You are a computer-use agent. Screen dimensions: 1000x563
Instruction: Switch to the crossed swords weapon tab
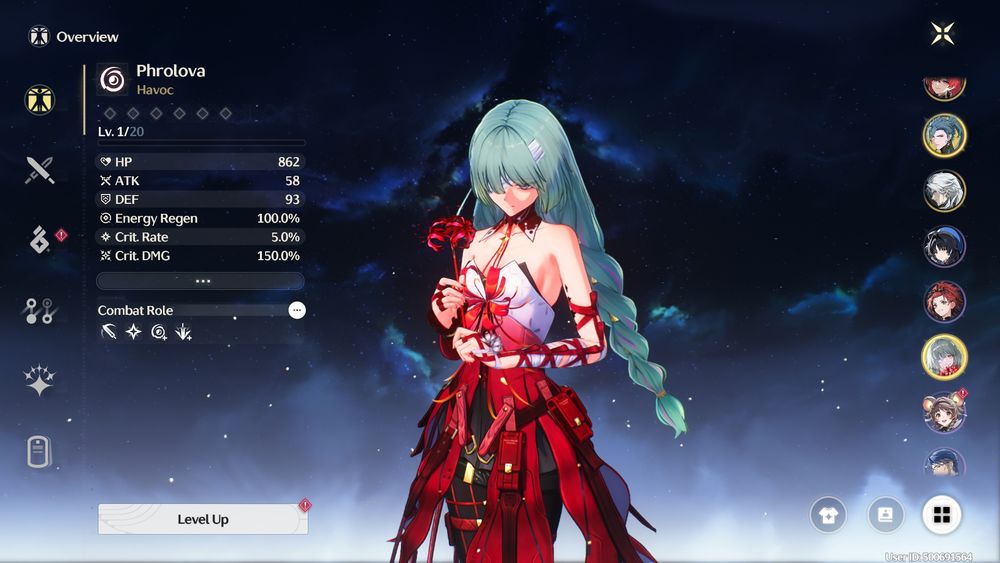pos(40,170)
